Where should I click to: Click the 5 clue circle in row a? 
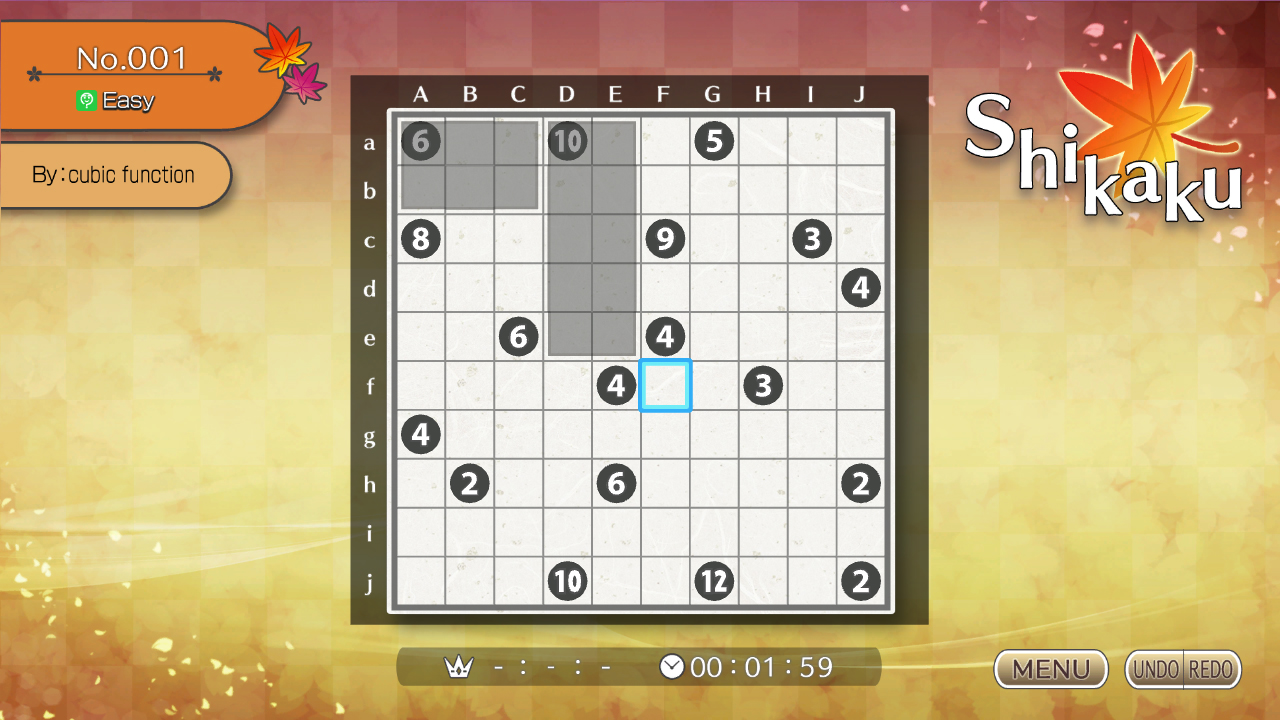(x=714, y=141)
